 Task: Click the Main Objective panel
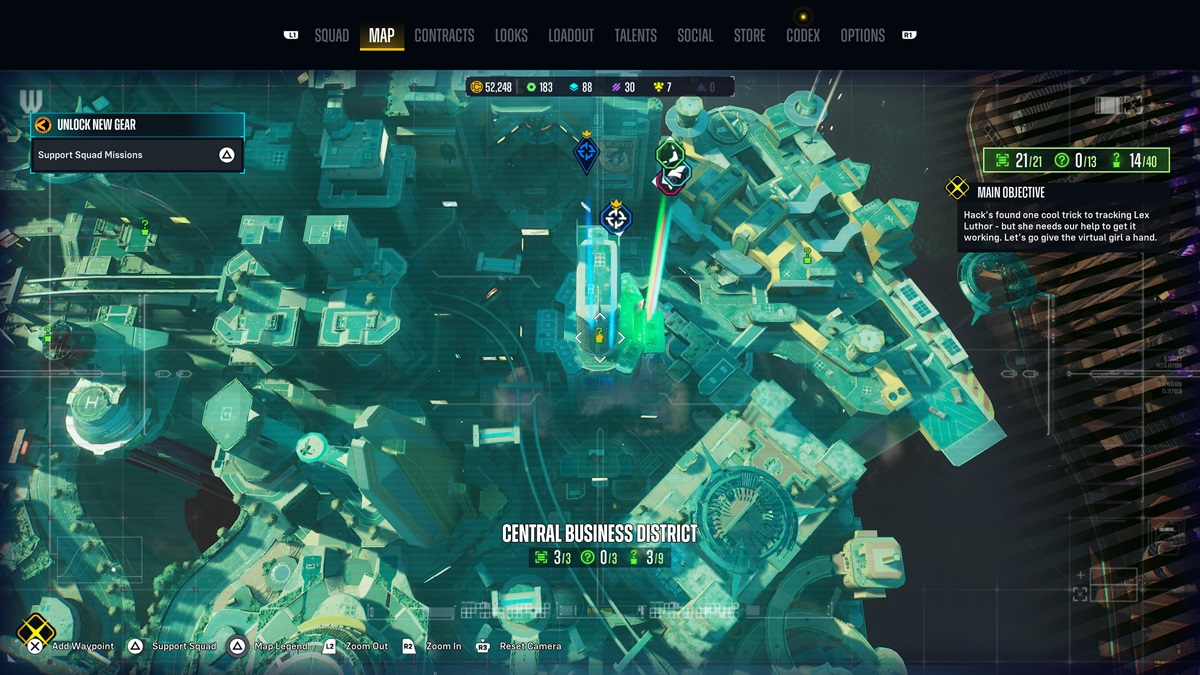pyautogui.click(x=1059, y=217)
